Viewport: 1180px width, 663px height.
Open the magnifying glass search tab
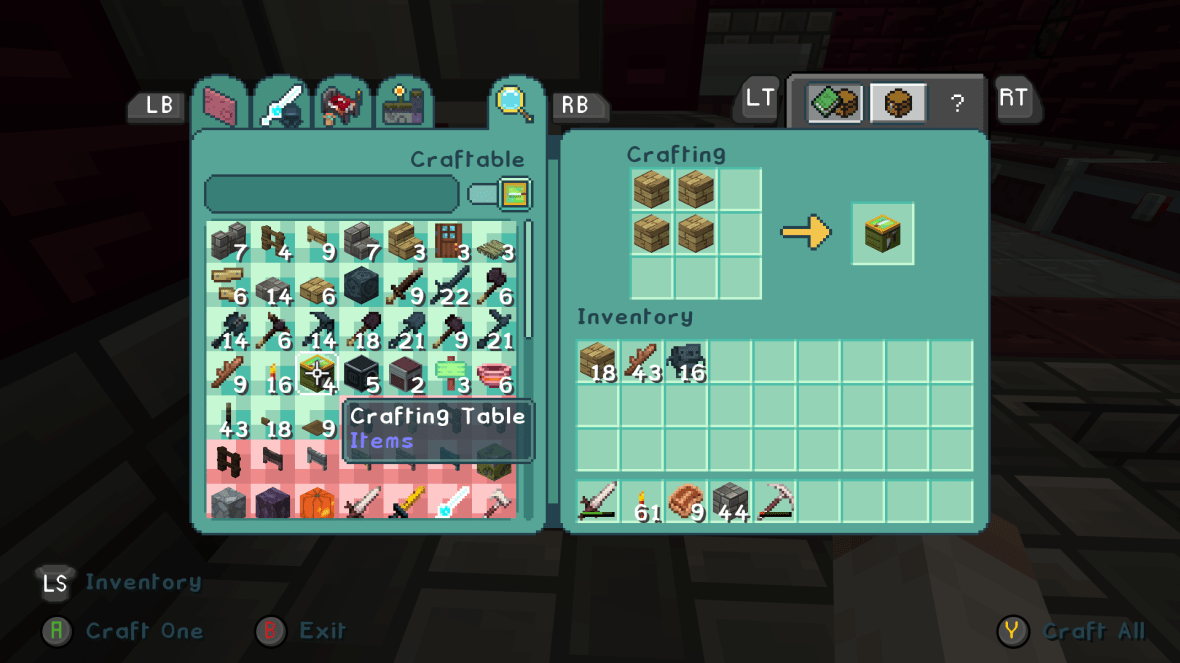coord(512,102)
